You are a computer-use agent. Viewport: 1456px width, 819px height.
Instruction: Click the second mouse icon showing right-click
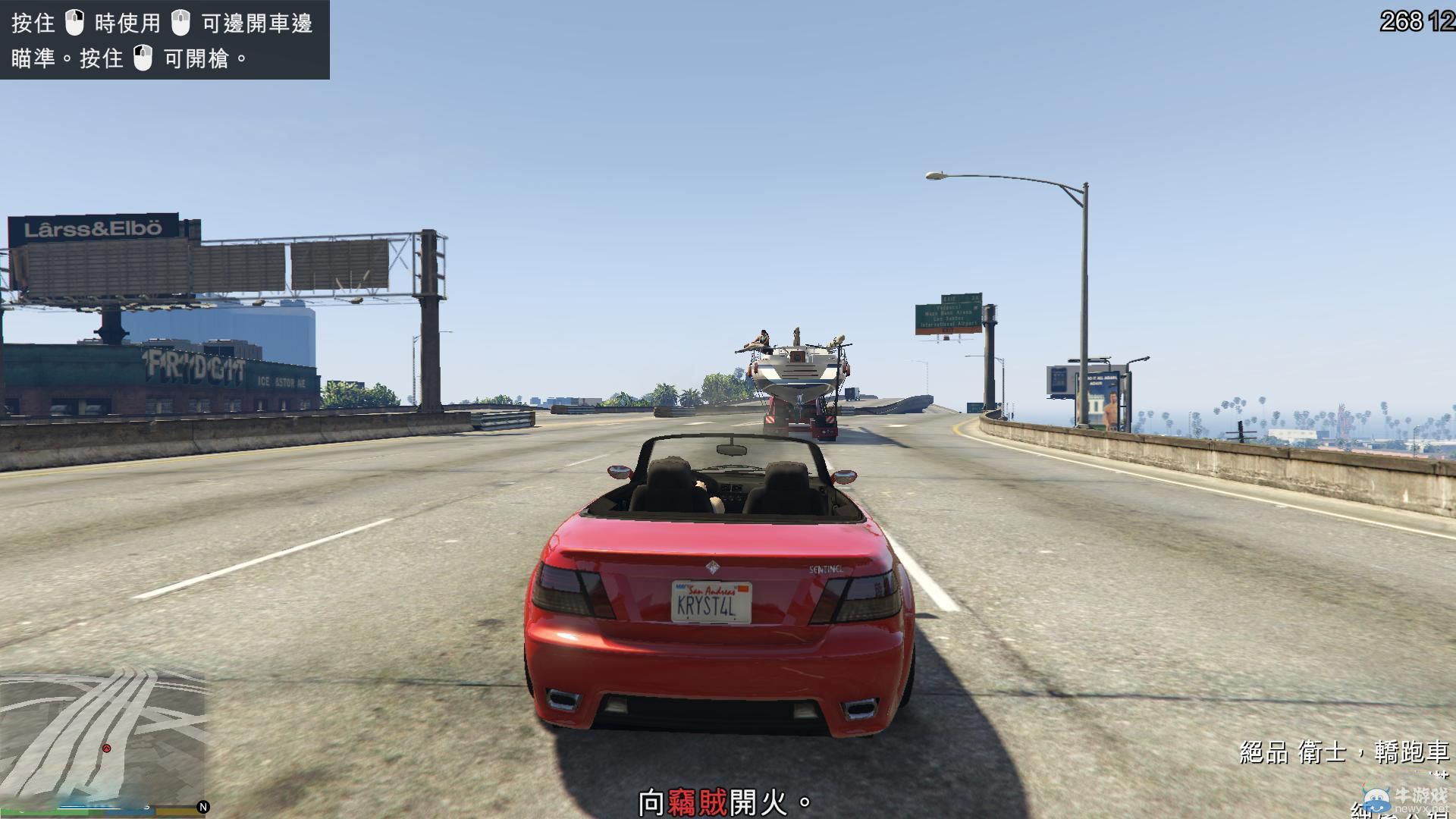pyautogui.click(x=180, y=24)
